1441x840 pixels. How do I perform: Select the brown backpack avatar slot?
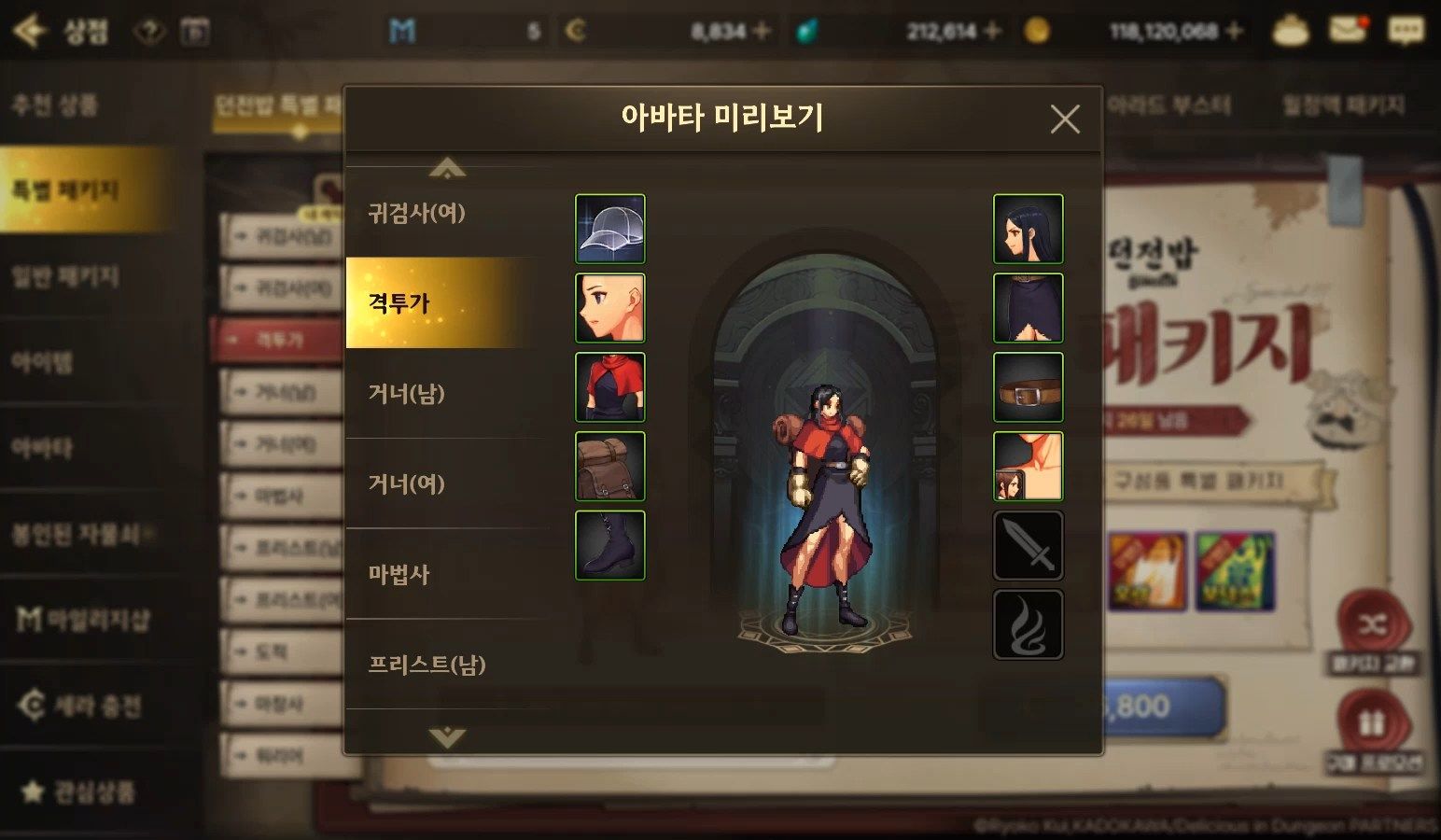(x=610, y=466)
